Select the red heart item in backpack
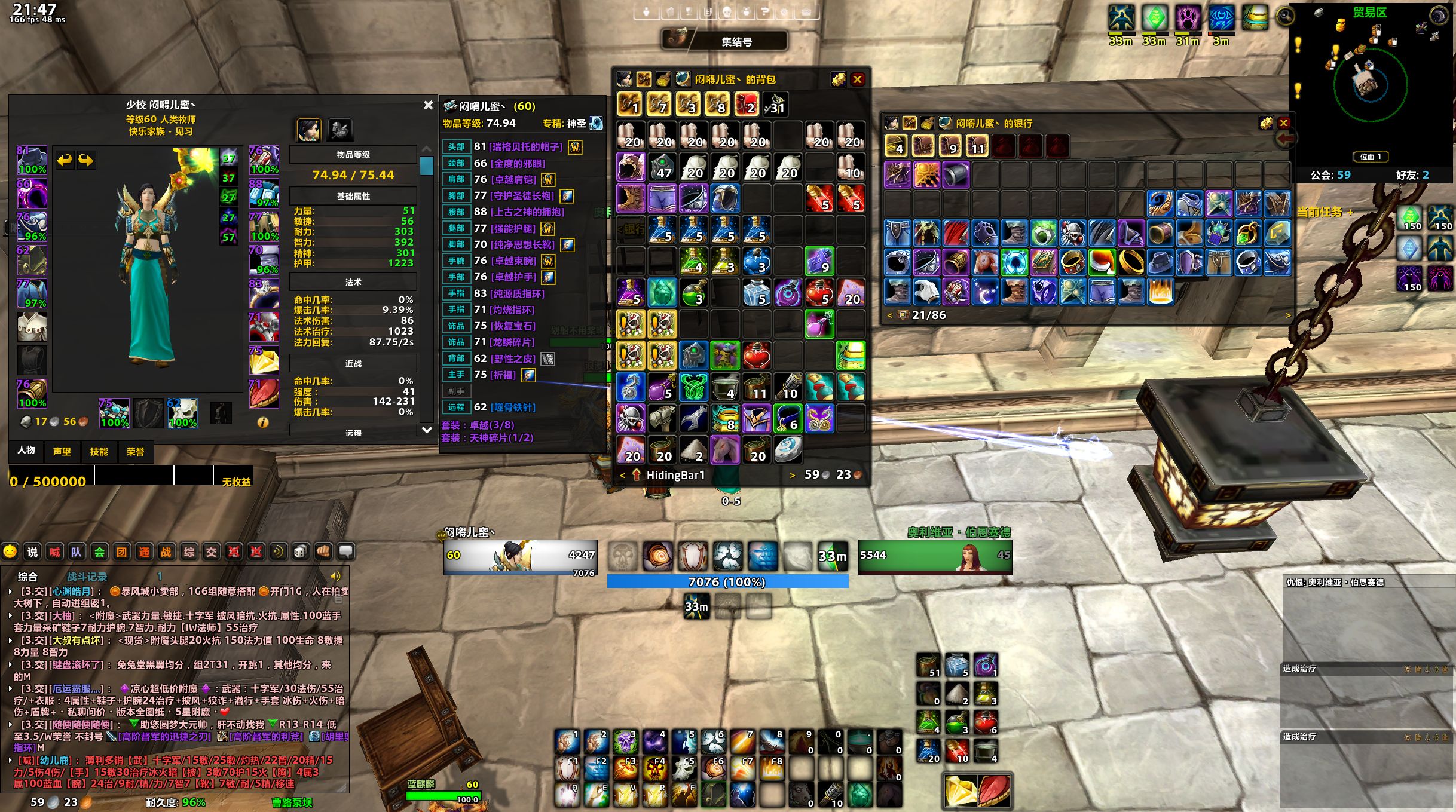This screenshot has width=1456, height=812. [756, 356]
